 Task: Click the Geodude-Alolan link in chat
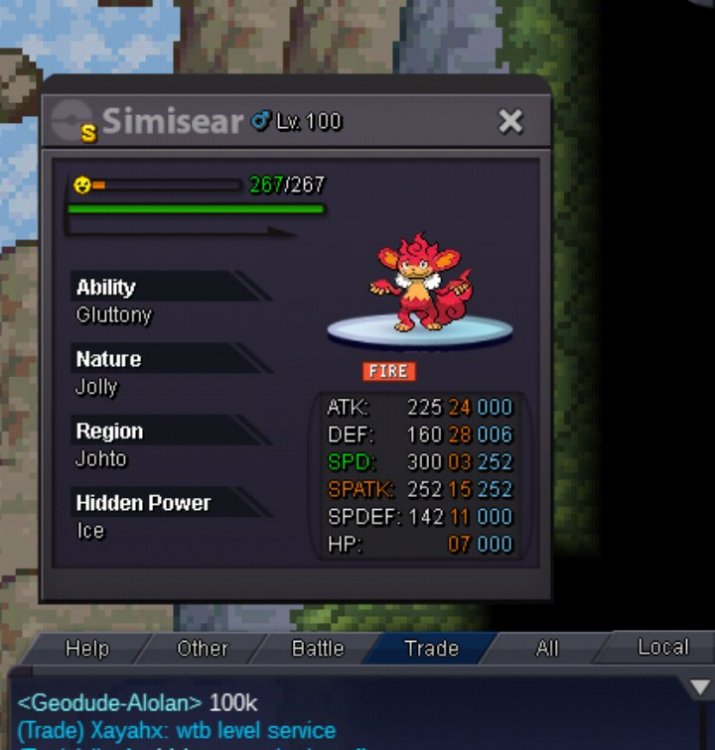pyautogui.click(x=110, y=703)
